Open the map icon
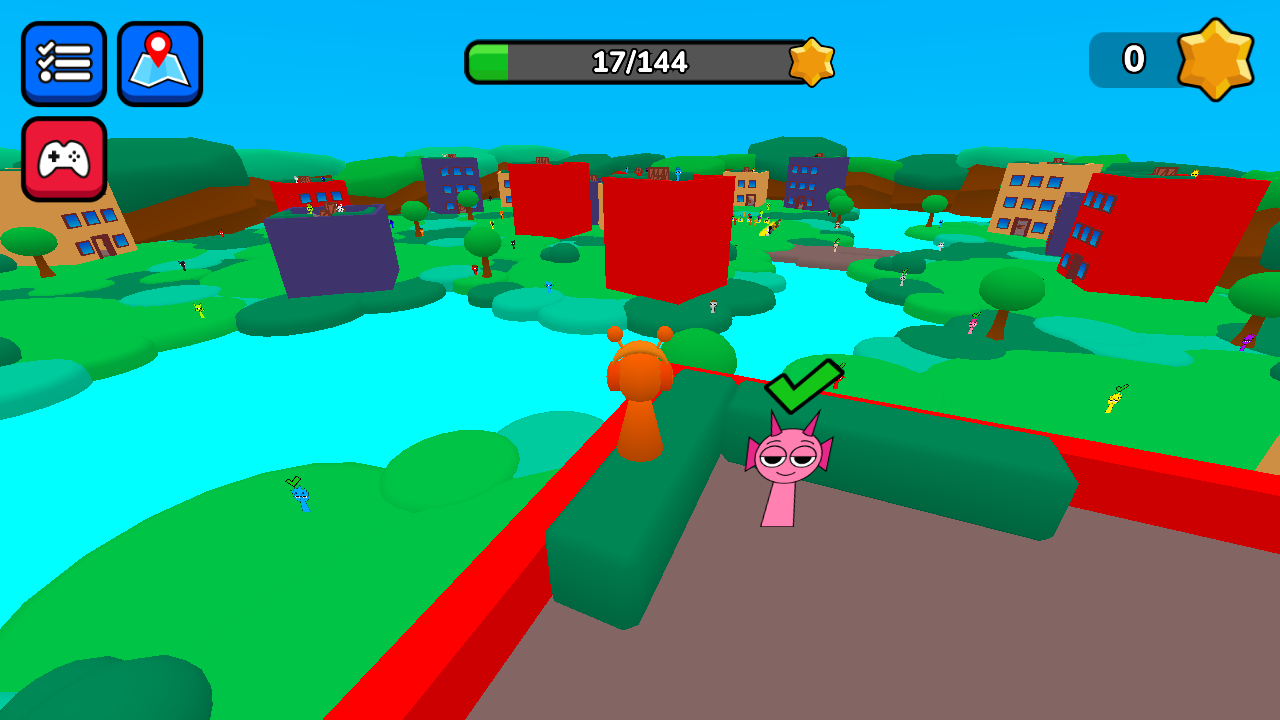Viewport: 1280px width, 720px height. click(160, 61)
